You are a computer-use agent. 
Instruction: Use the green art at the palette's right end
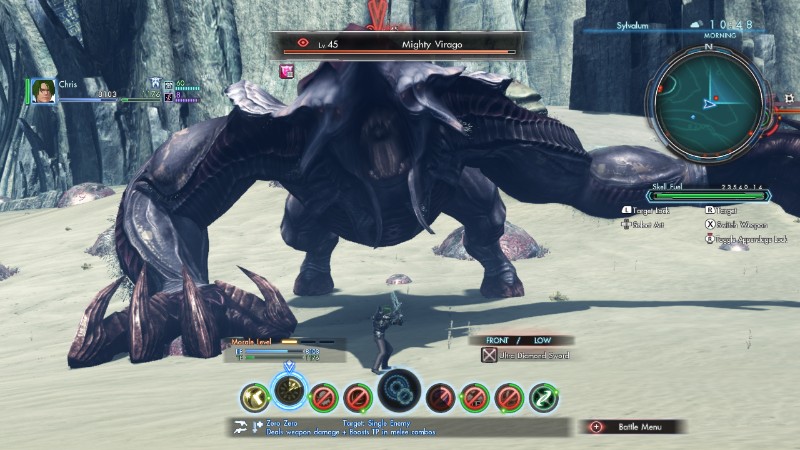click(543, 398)
